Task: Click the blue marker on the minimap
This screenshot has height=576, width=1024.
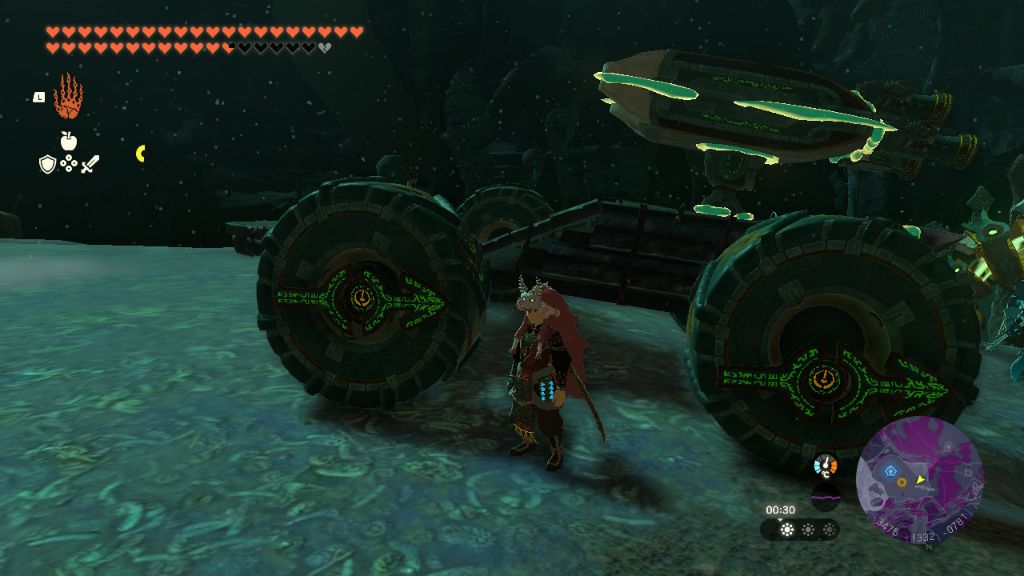Action: point(889,469)
